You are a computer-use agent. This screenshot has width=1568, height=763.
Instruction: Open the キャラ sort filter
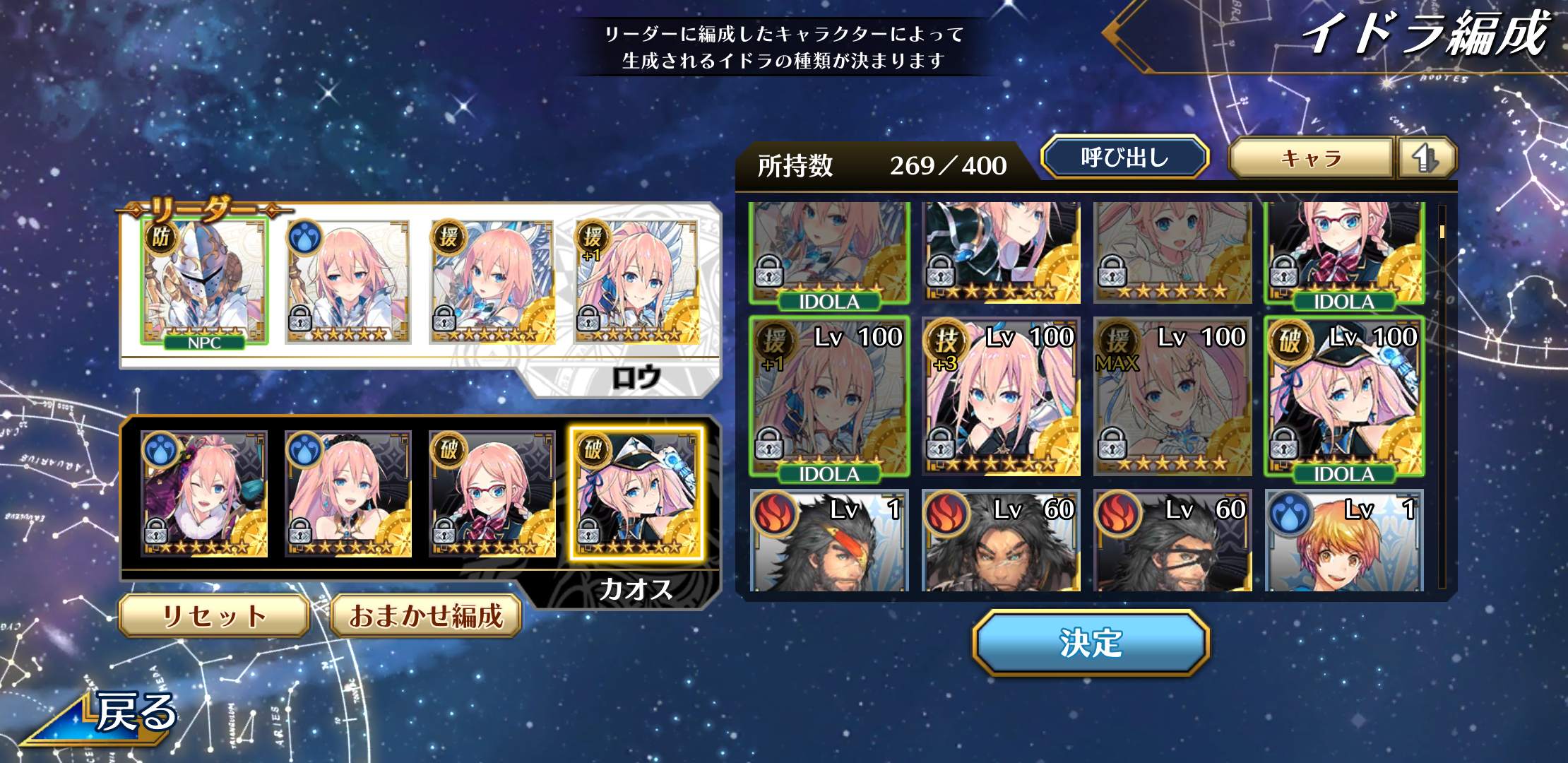point(1311,158)
